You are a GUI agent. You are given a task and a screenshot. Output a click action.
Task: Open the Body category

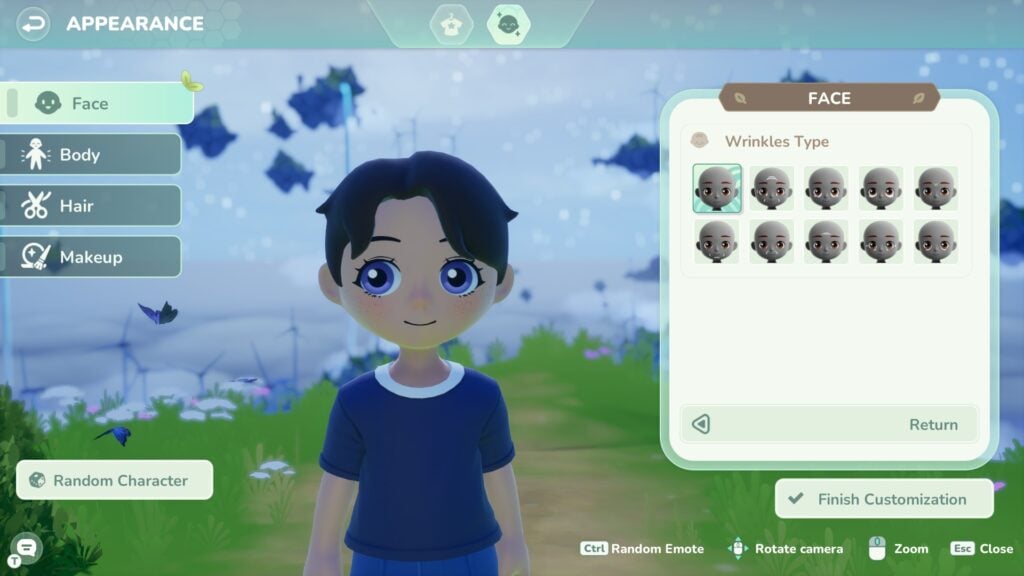tap(91, 155)
